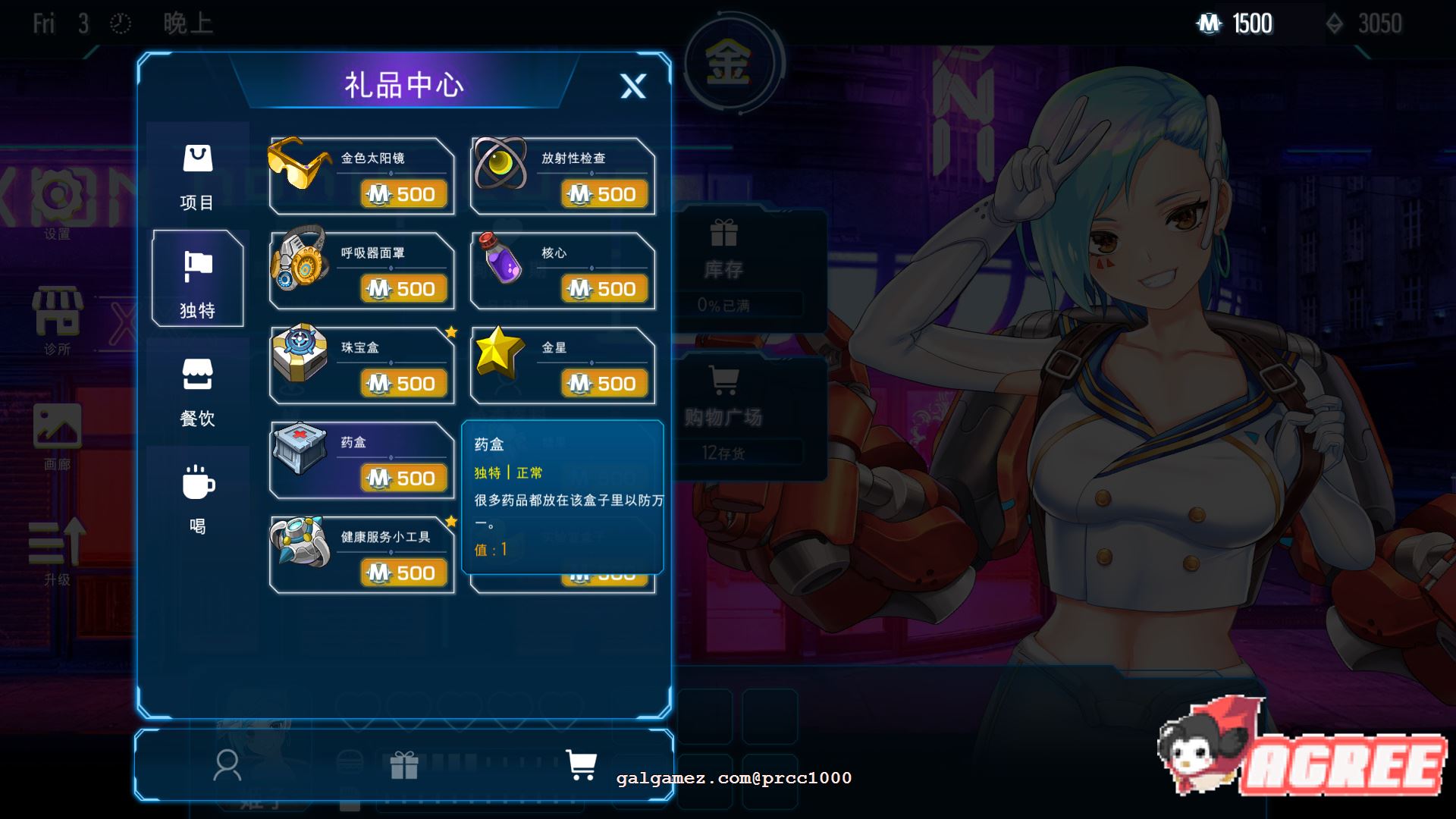Toggle the star on 健康服务小工具

pos(450,521)
